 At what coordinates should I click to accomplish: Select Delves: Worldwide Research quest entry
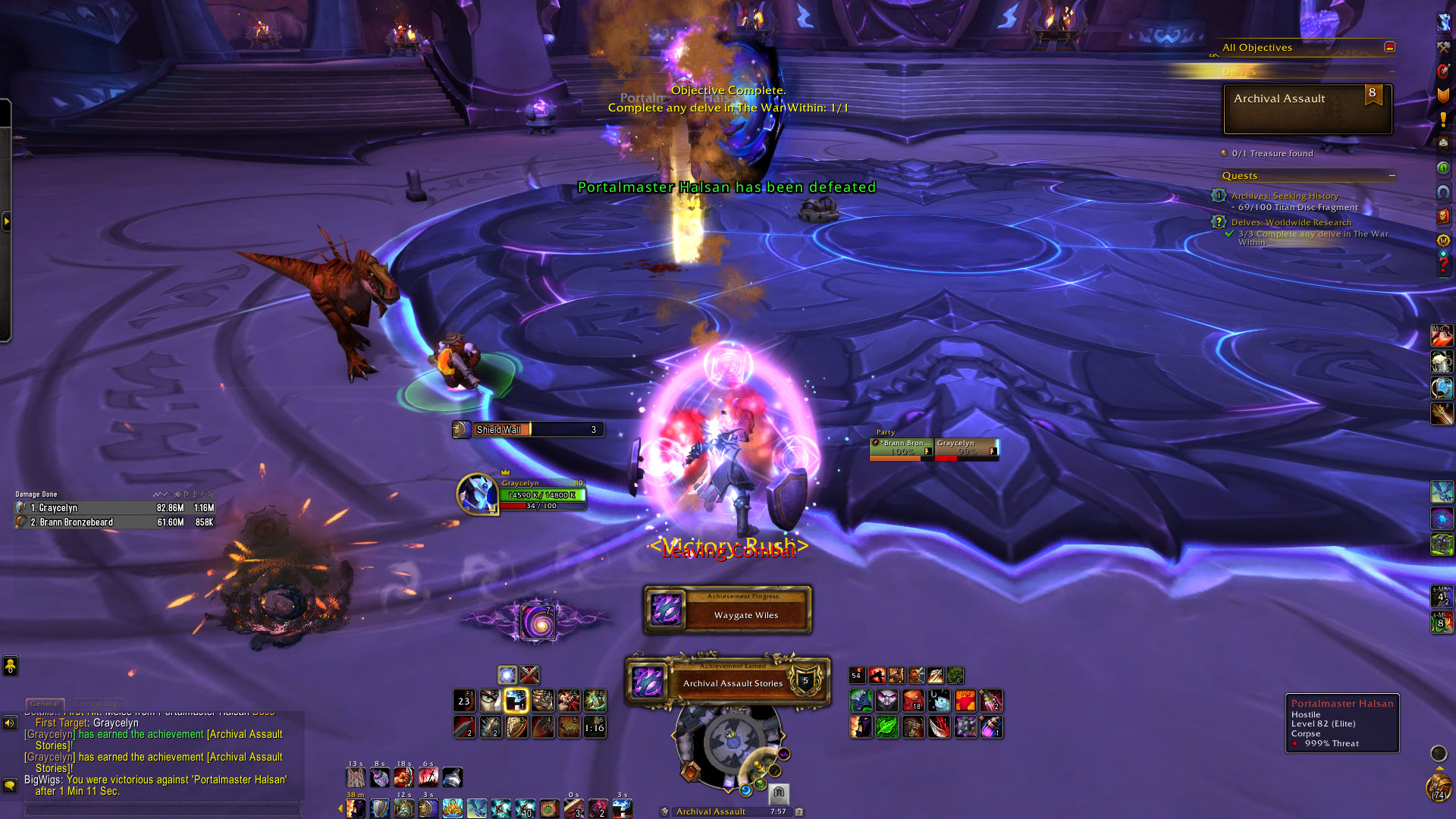point(1291,222)
